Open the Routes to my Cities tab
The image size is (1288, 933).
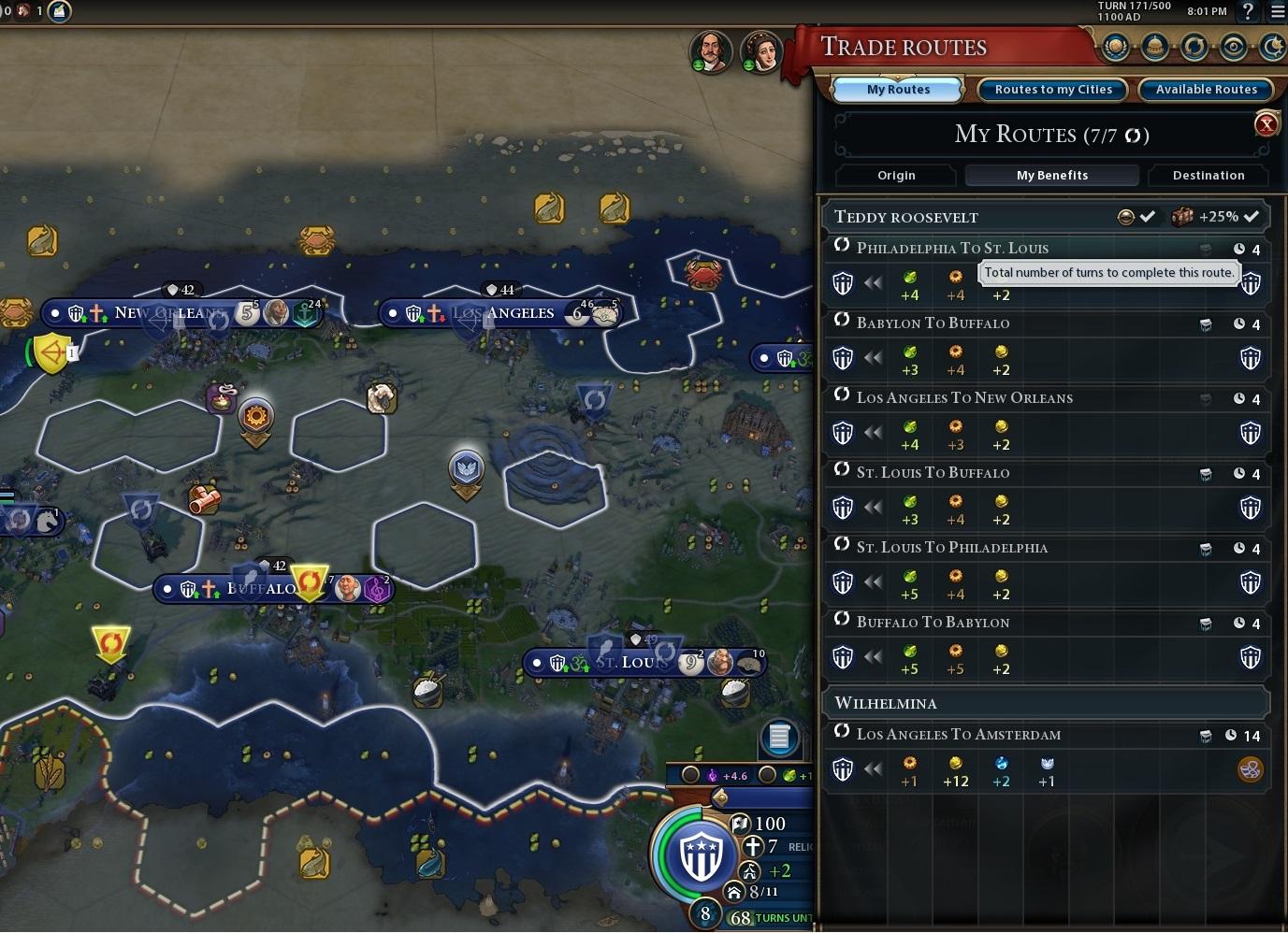point(1051,89)
